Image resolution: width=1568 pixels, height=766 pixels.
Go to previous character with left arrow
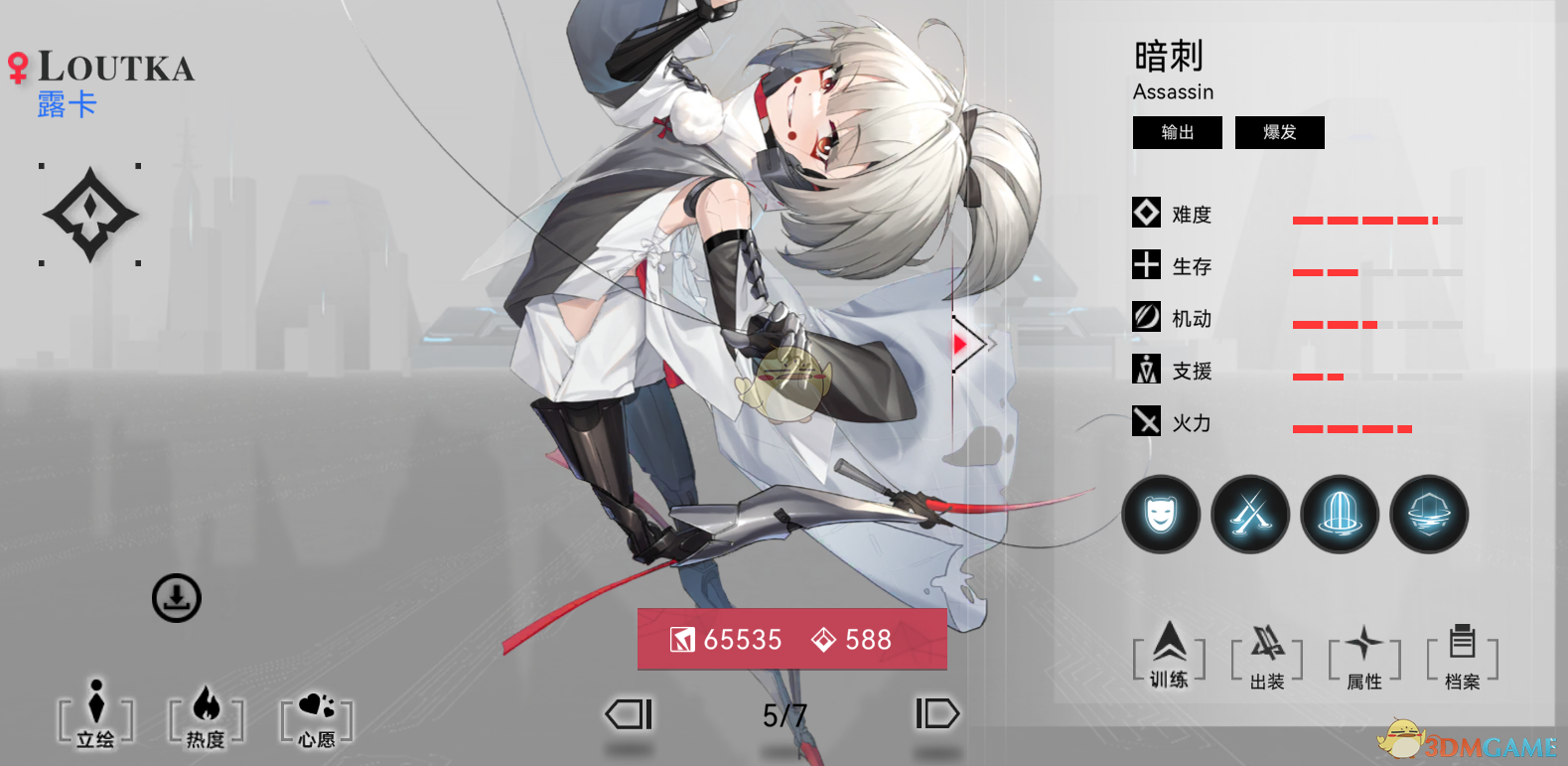tap(630, 713)
